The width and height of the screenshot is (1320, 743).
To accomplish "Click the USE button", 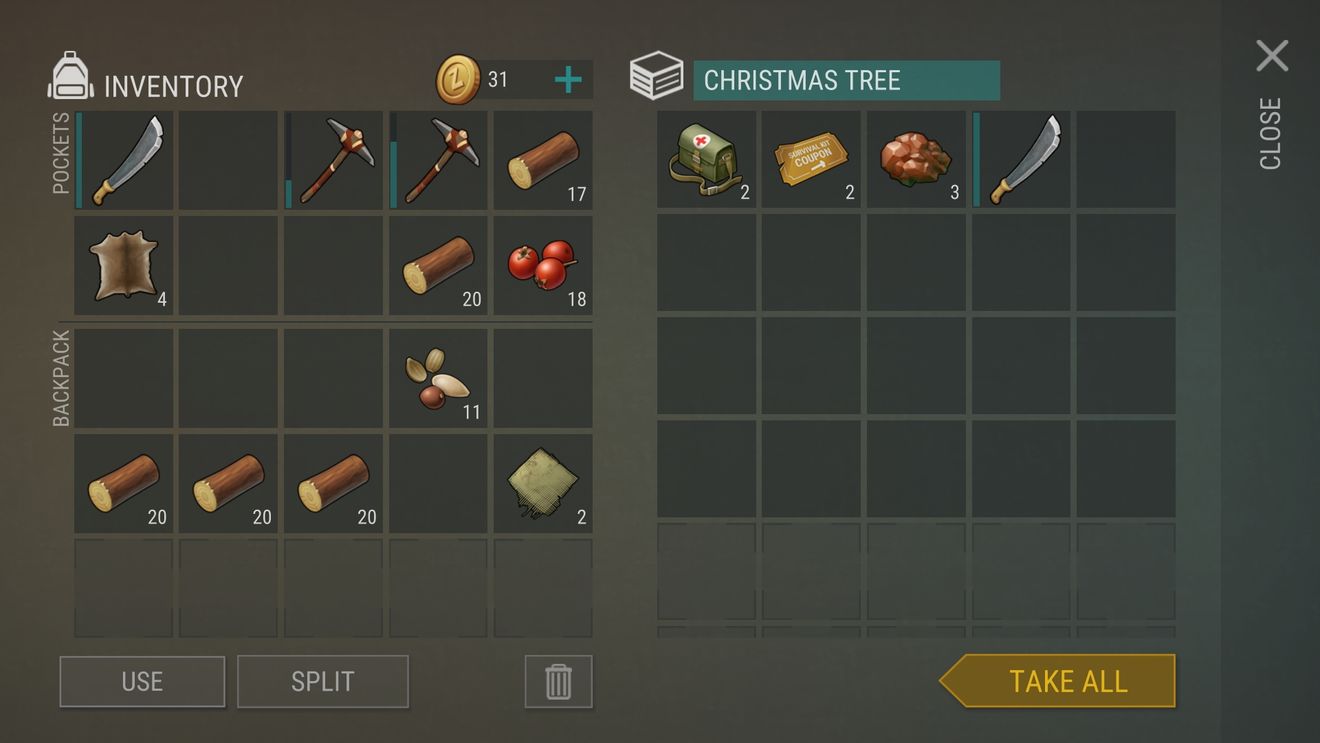I will click(141, 681).
